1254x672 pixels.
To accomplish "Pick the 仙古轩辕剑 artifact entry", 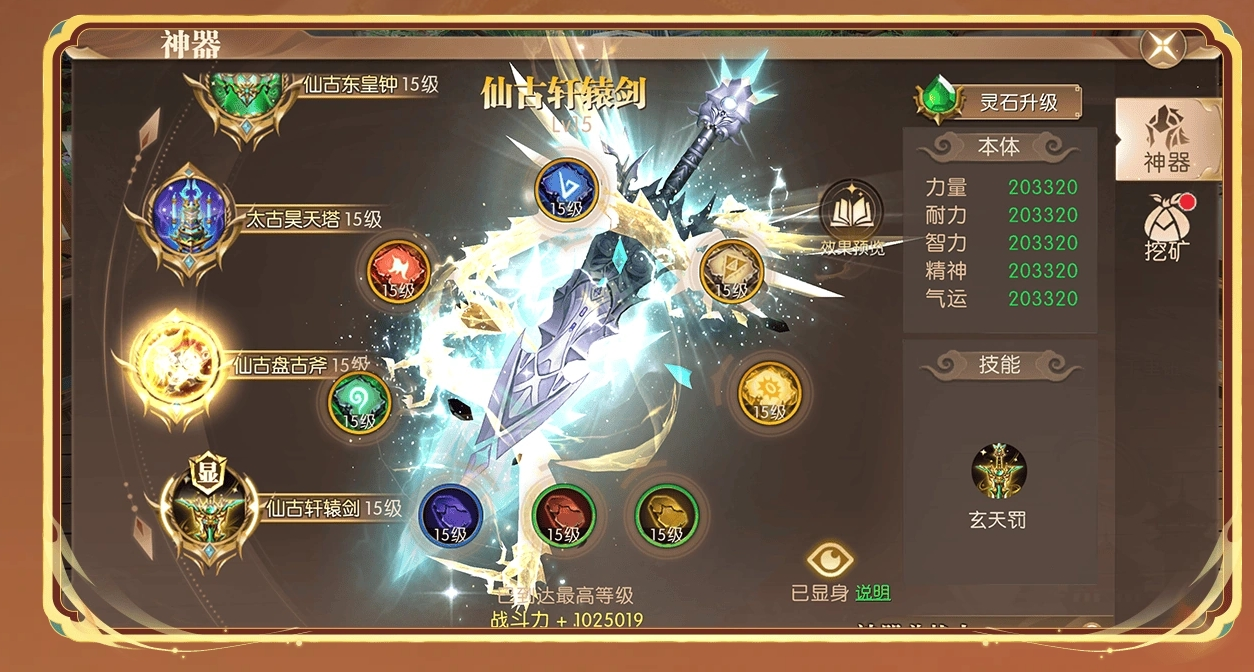I will [x=206, y=508].
